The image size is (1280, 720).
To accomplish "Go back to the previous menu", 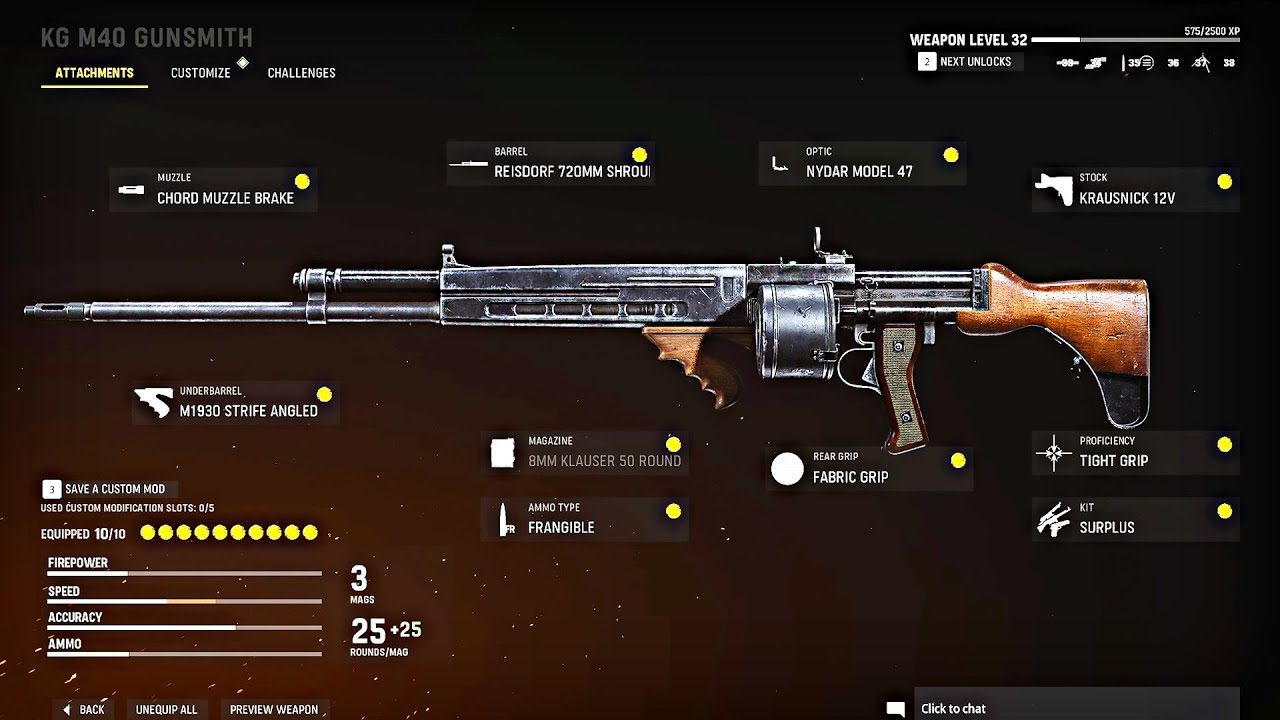I will pos(83,709).
